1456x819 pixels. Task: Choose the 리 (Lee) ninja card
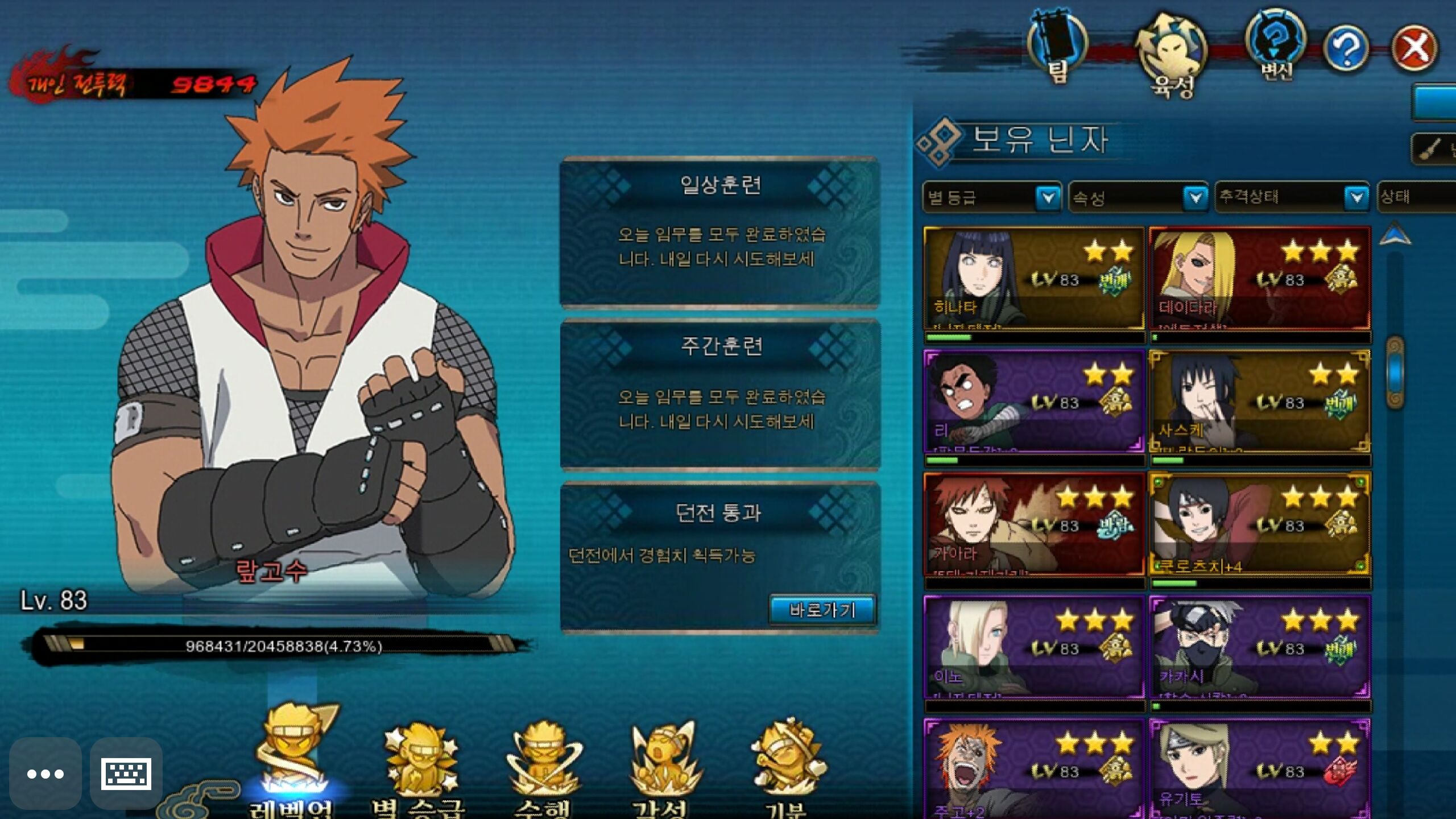click(x=1034, y=402)
